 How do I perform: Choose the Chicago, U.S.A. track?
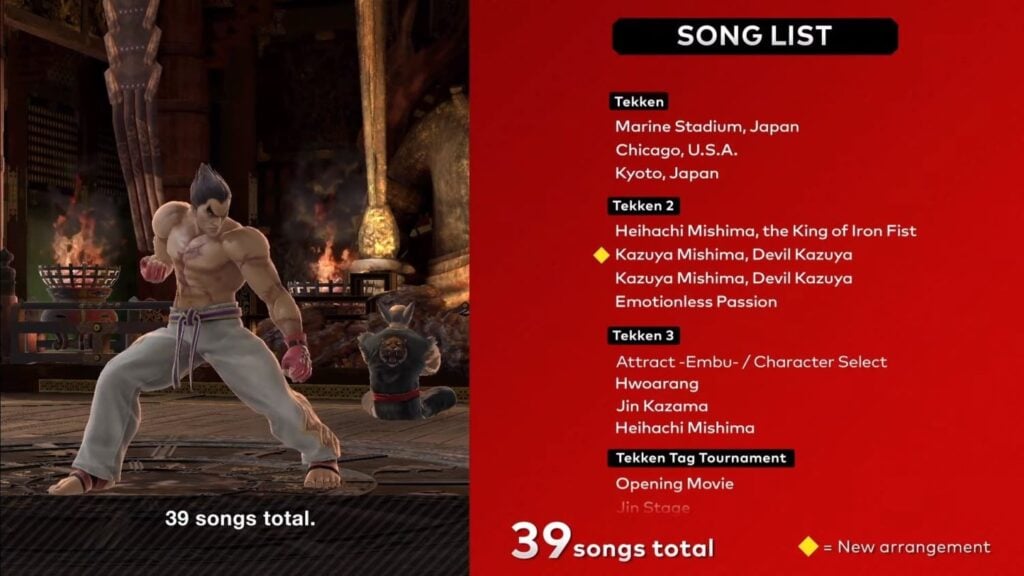(676, 150)
